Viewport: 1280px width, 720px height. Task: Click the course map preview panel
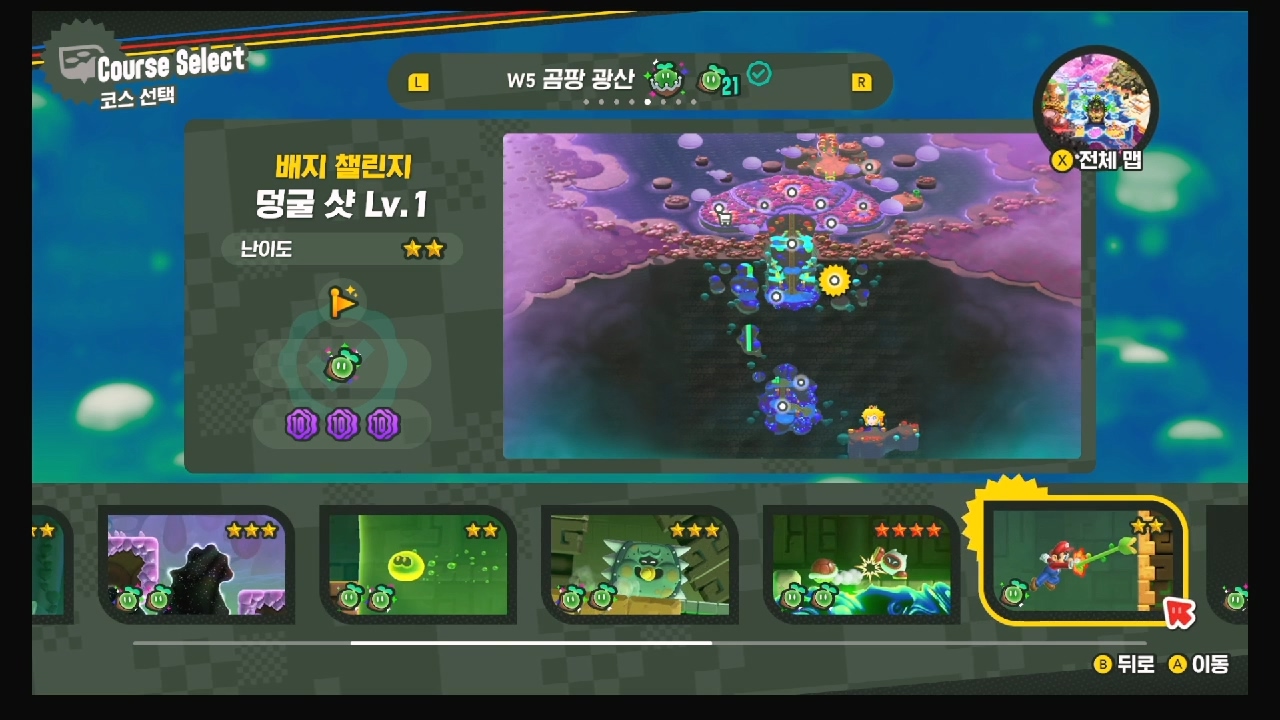(x=791, y=296)
